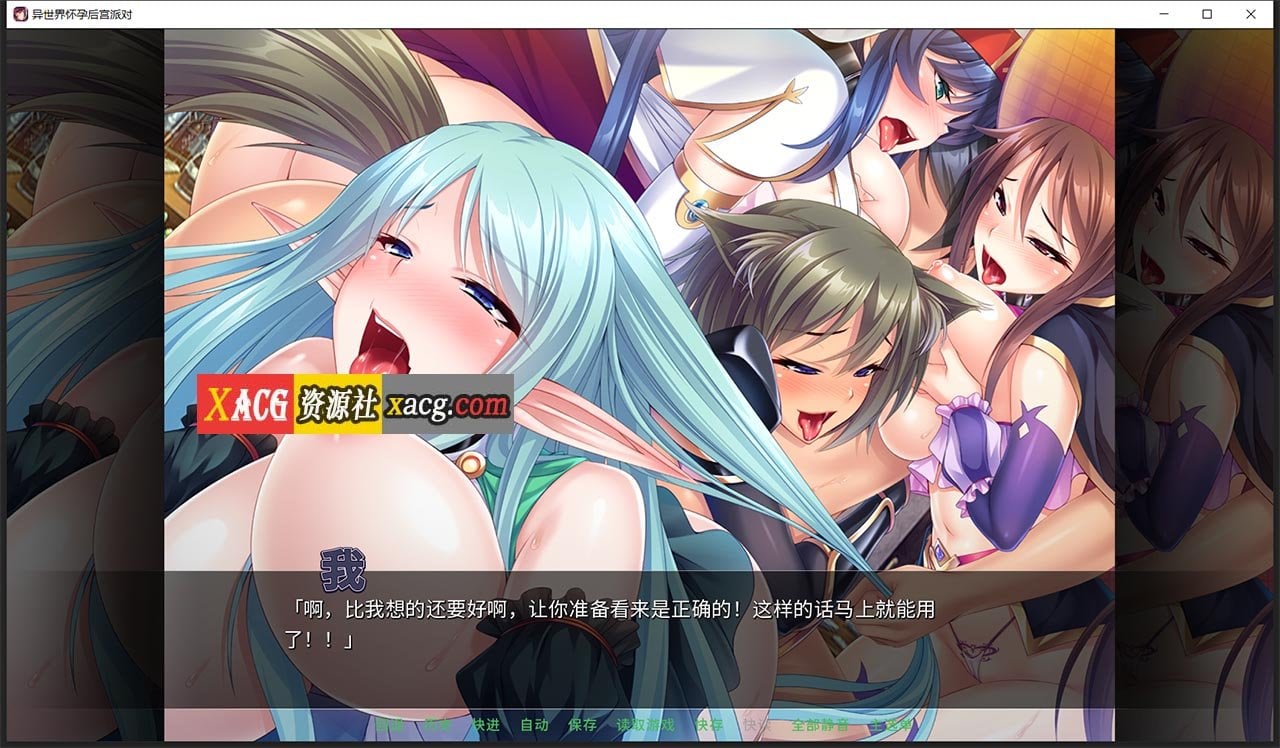This screenshot has height=748, width=1280.
Task: Trigger the 快读 quick load option
Action: (x=755, y=724)
